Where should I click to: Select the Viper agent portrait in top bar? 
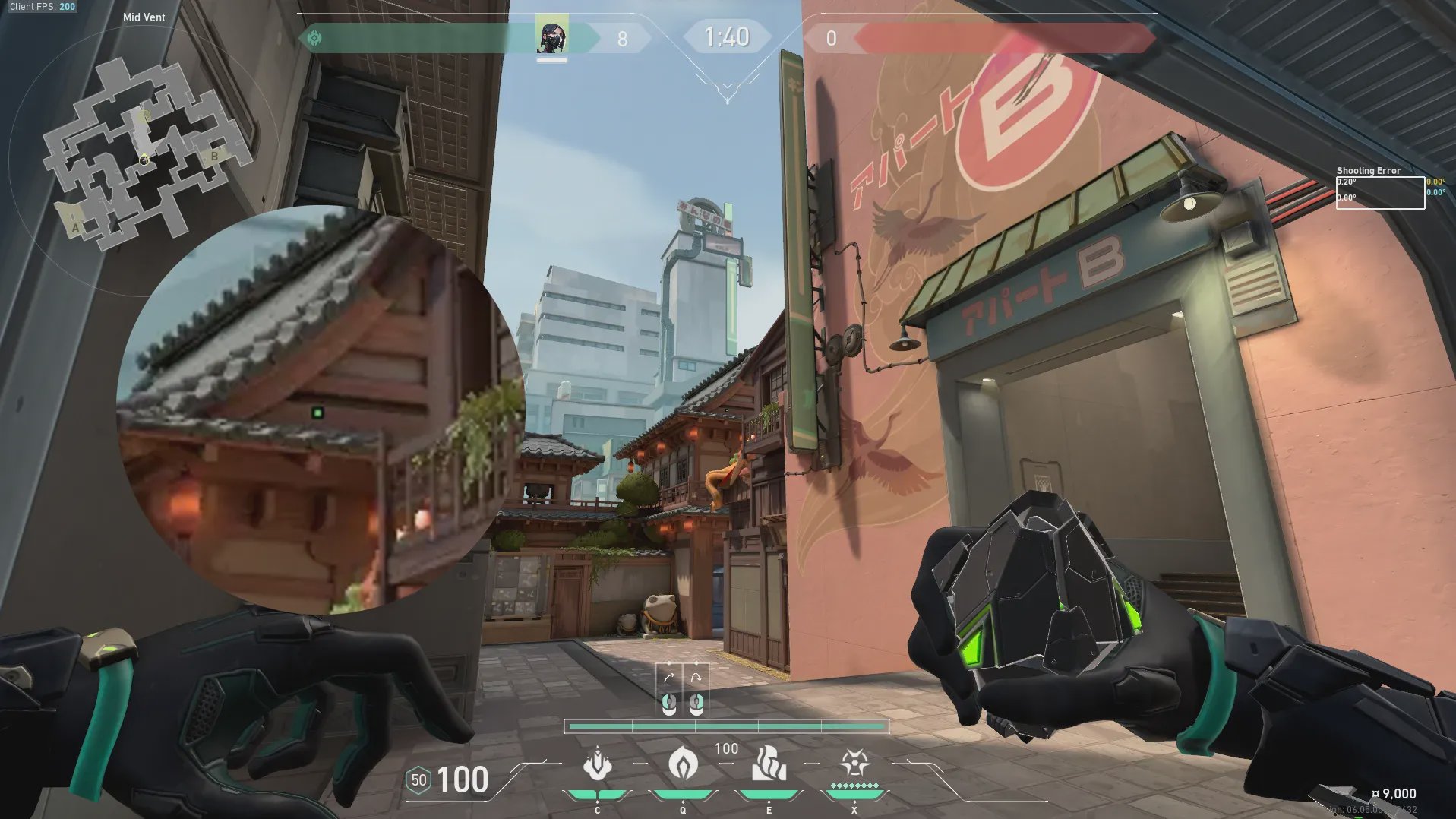(x=552, y=36)
